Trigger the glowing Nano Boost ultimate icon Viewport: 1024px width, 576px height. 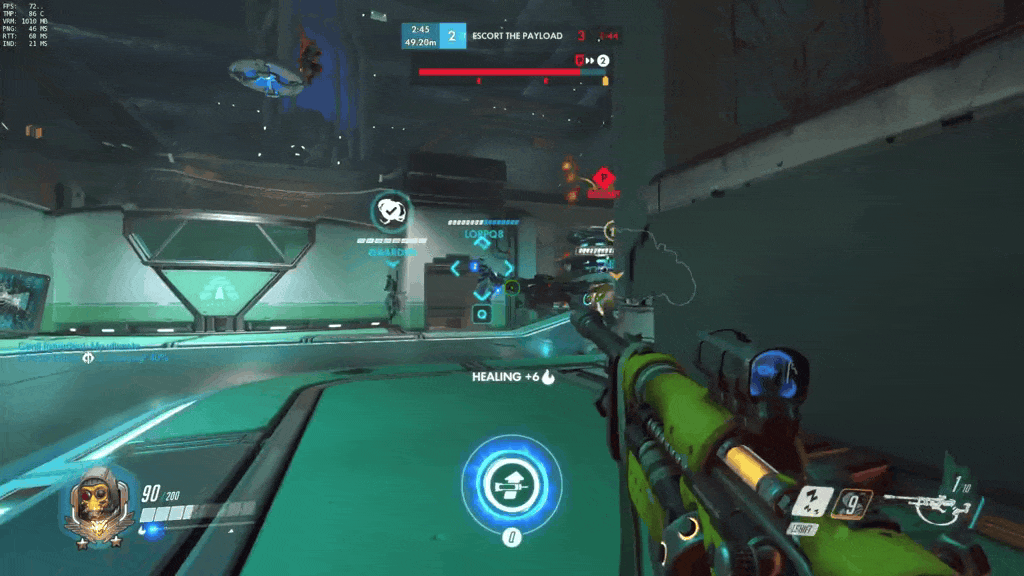click(510, 485)
